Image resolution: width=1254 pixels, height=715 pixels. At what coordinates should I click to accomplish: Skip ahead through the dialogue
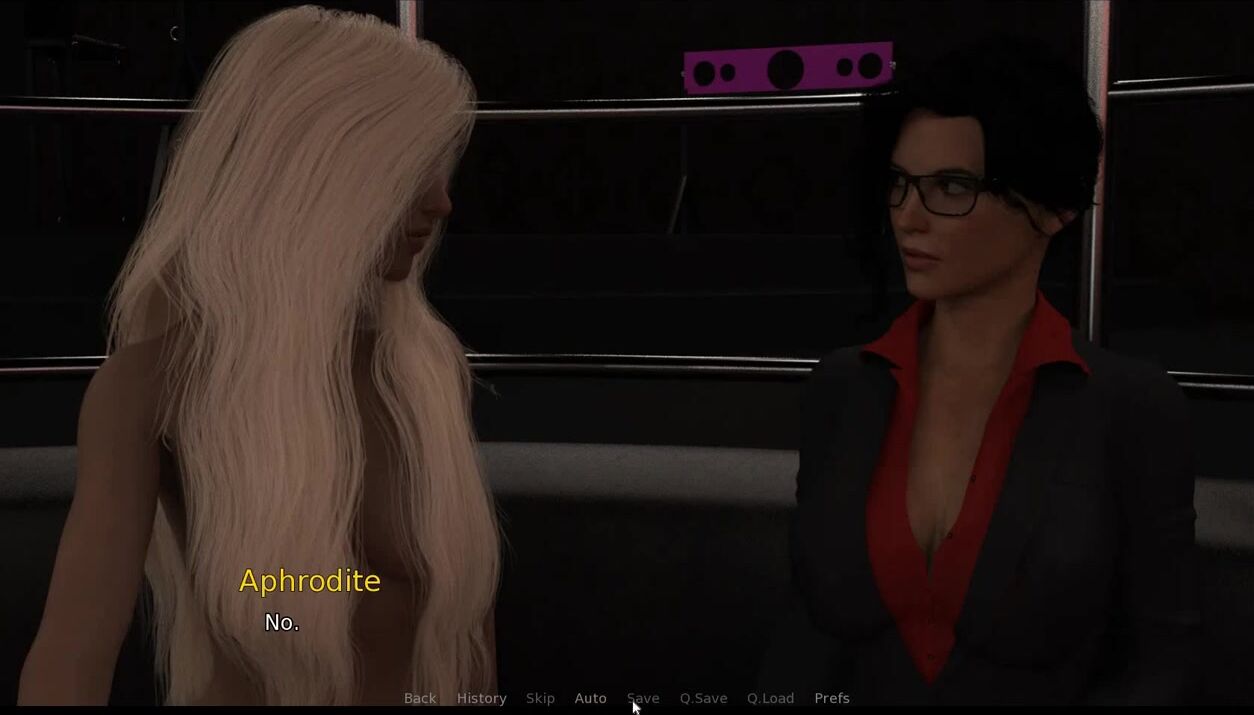(x=540, y=698)
